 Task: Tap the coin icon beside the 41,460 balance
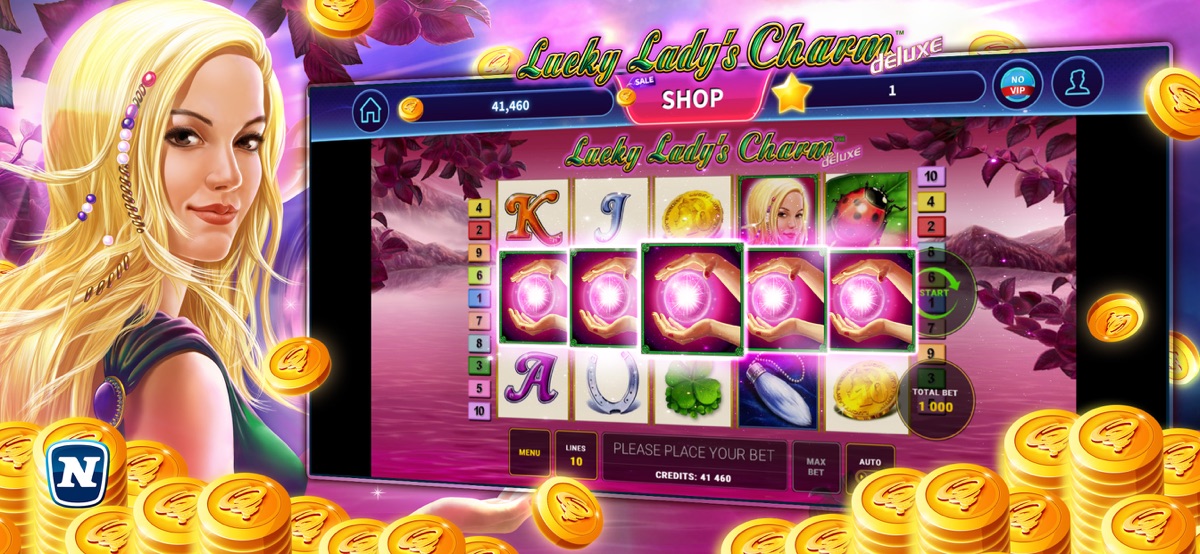coord(411,108)
